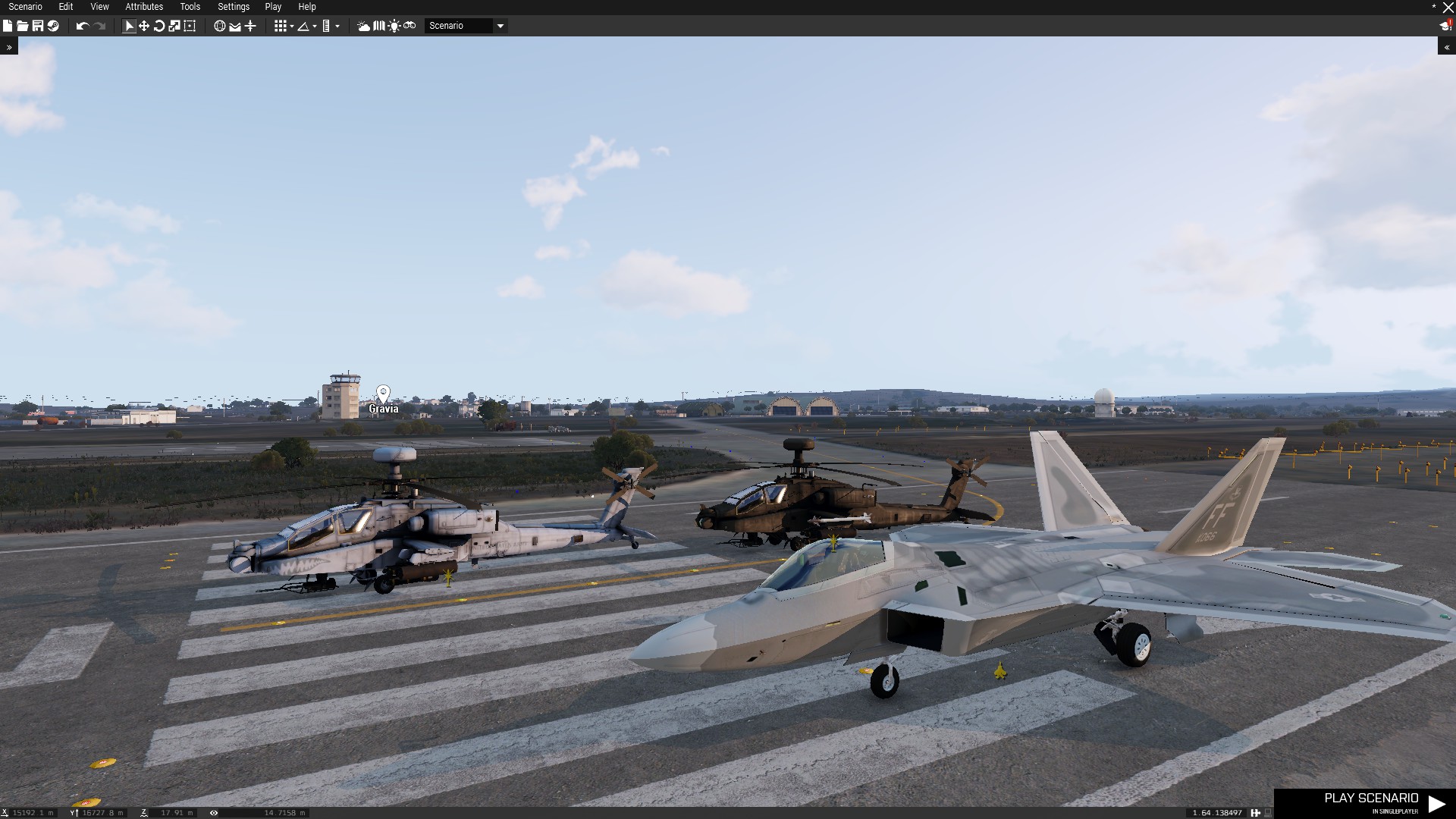
Task: Expand the left panel with the double arrow
Action: click(9, 47)
